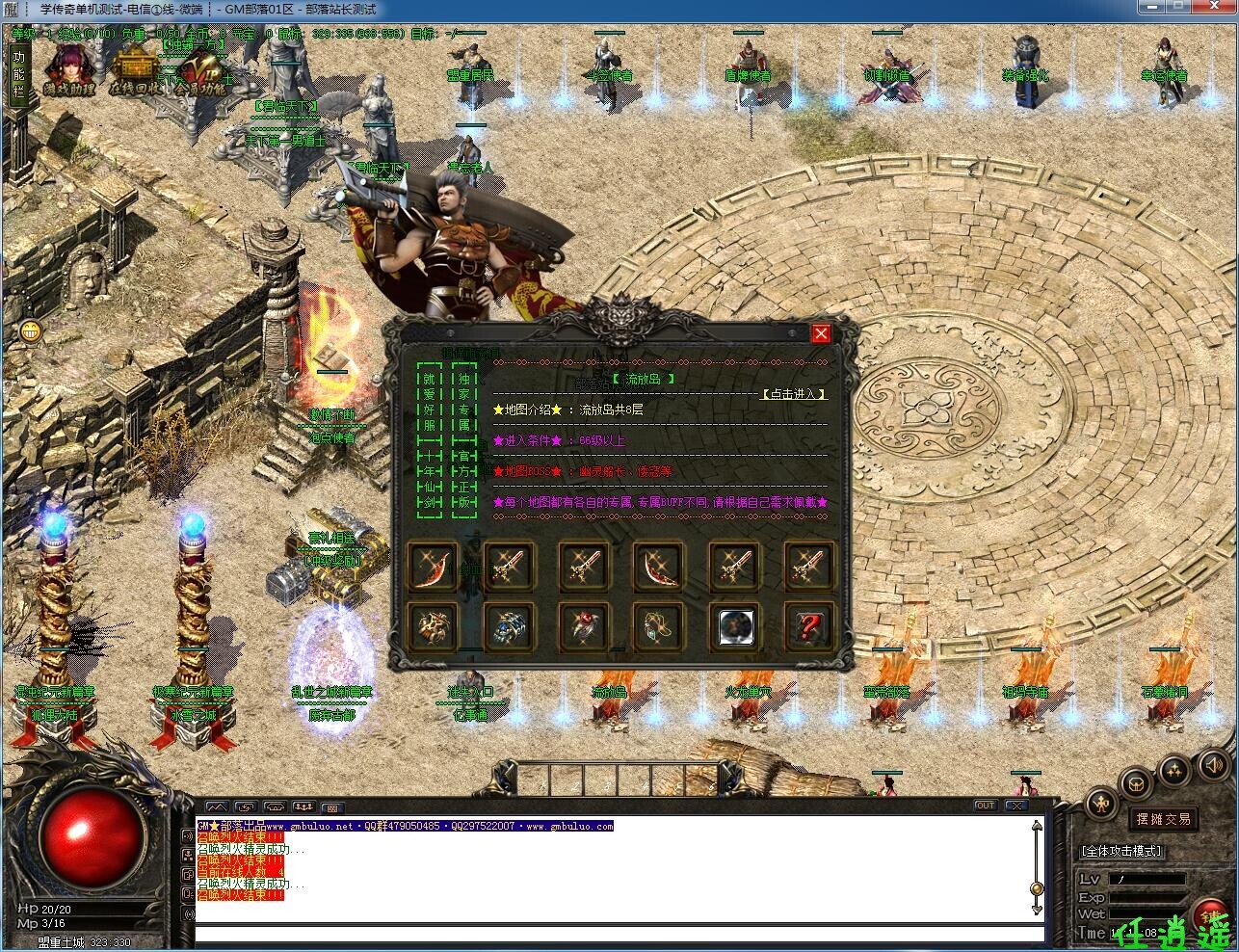Click the speaker icon on the right panel
This screenshot has height=952, width=1239.
click(1212, 767)
